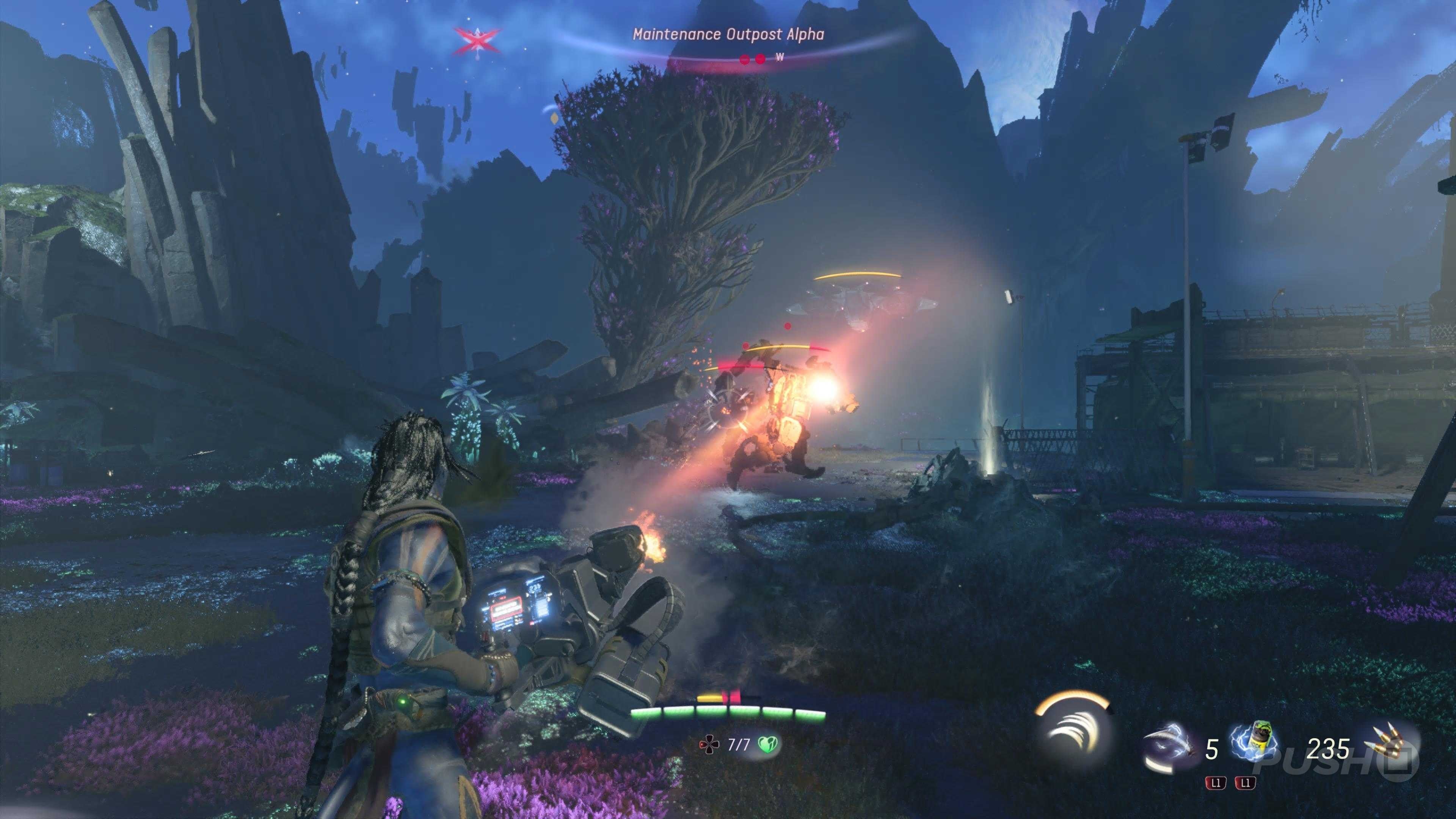Click the red winged enemy alert marker

coord(478,40)
